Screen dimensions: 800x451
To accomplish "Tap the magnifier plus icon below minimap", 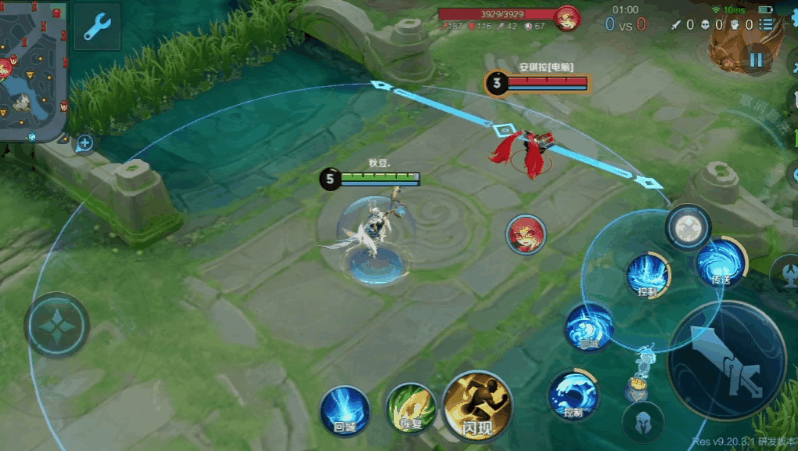I will pos(84,143).
